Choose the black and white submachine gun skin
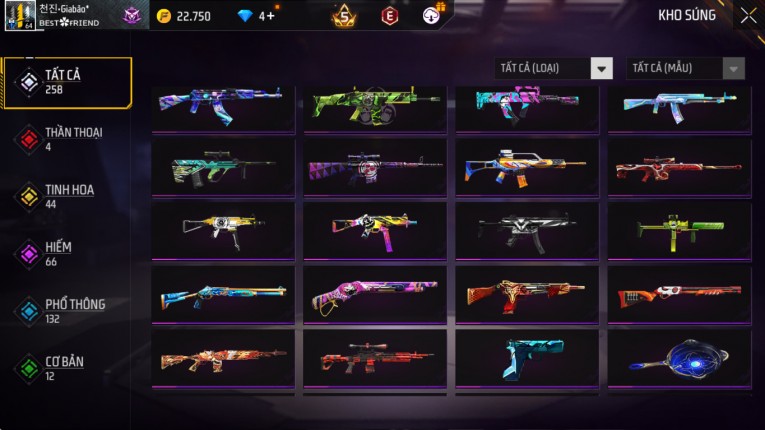The width and height of the screenshot is (765, 430). (526, 231)
